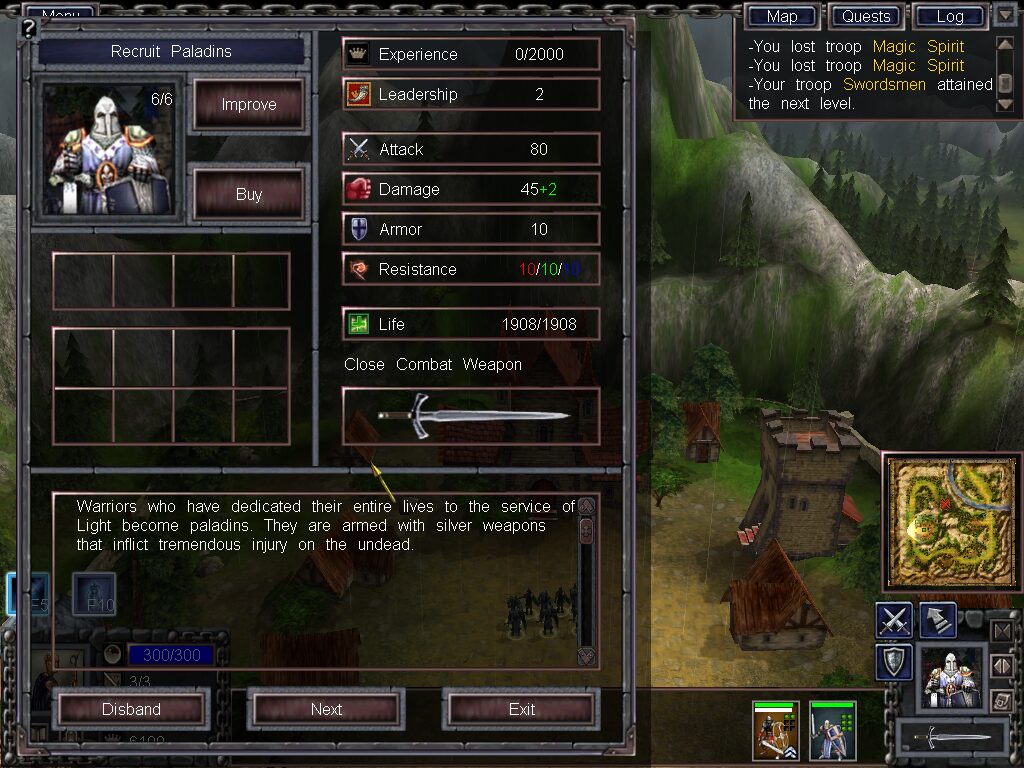Open the scroll icon beside the portrait

[x=1001, y=702]
